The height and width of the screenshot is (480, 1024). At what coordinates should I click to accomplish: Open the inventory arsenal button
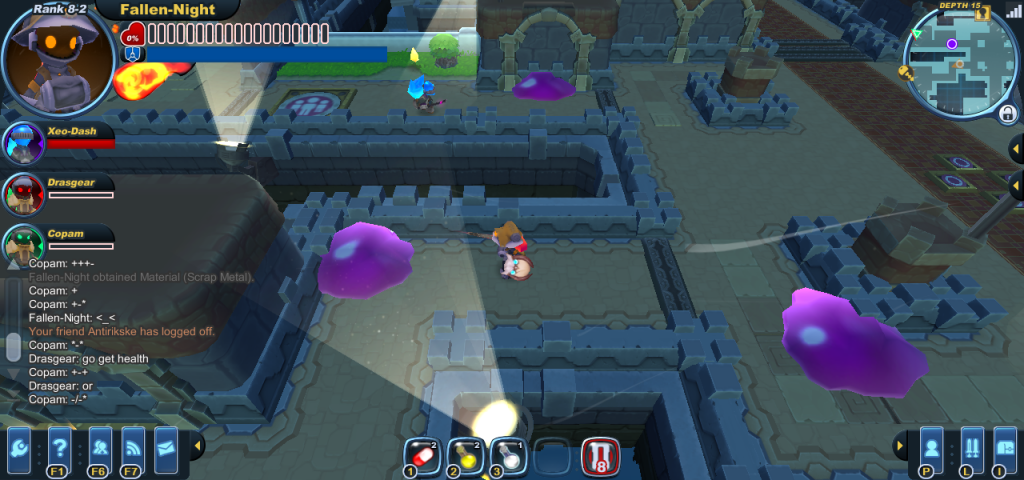tap(1004, 447)
